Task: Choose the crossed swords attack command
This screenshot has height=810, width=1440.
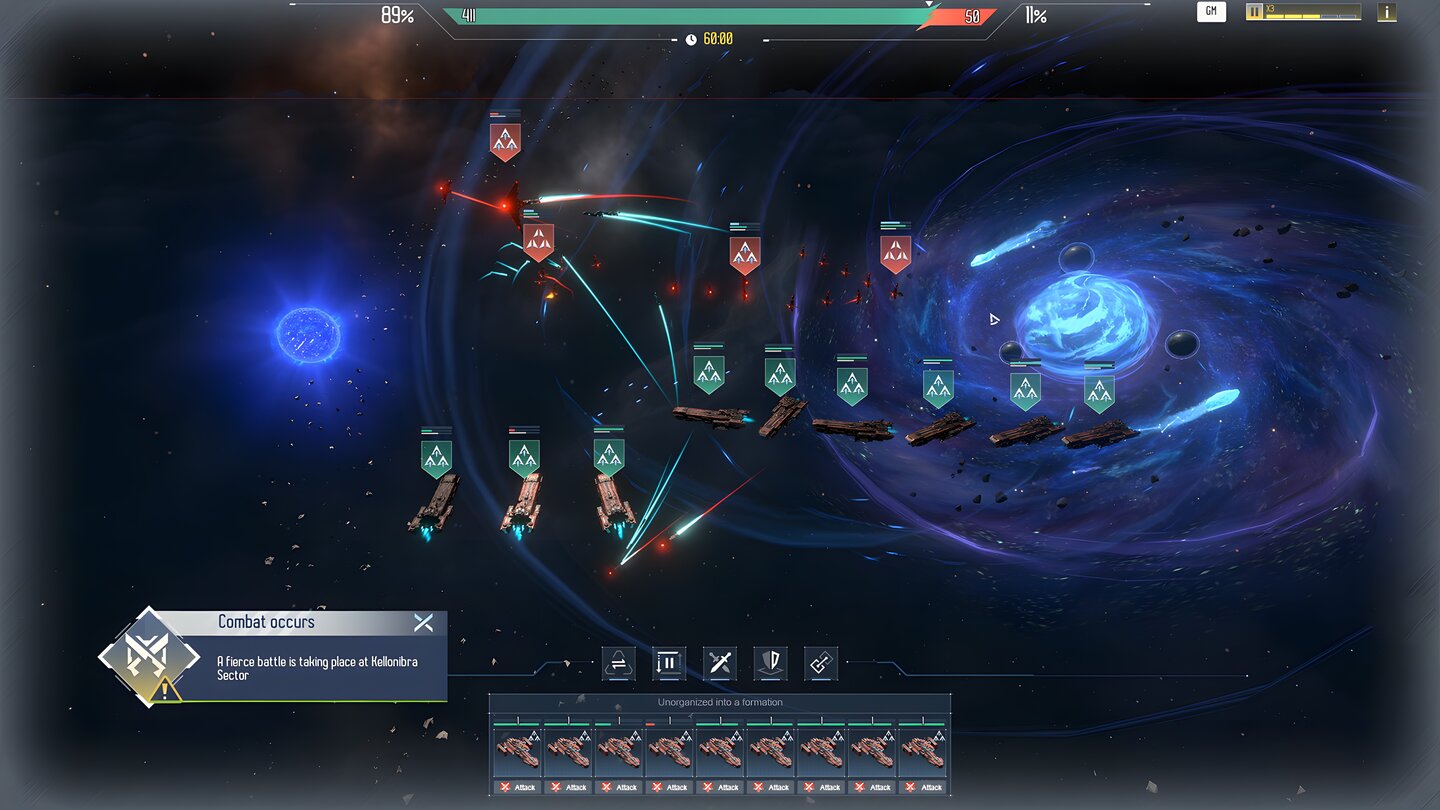Action: point(720,664)
